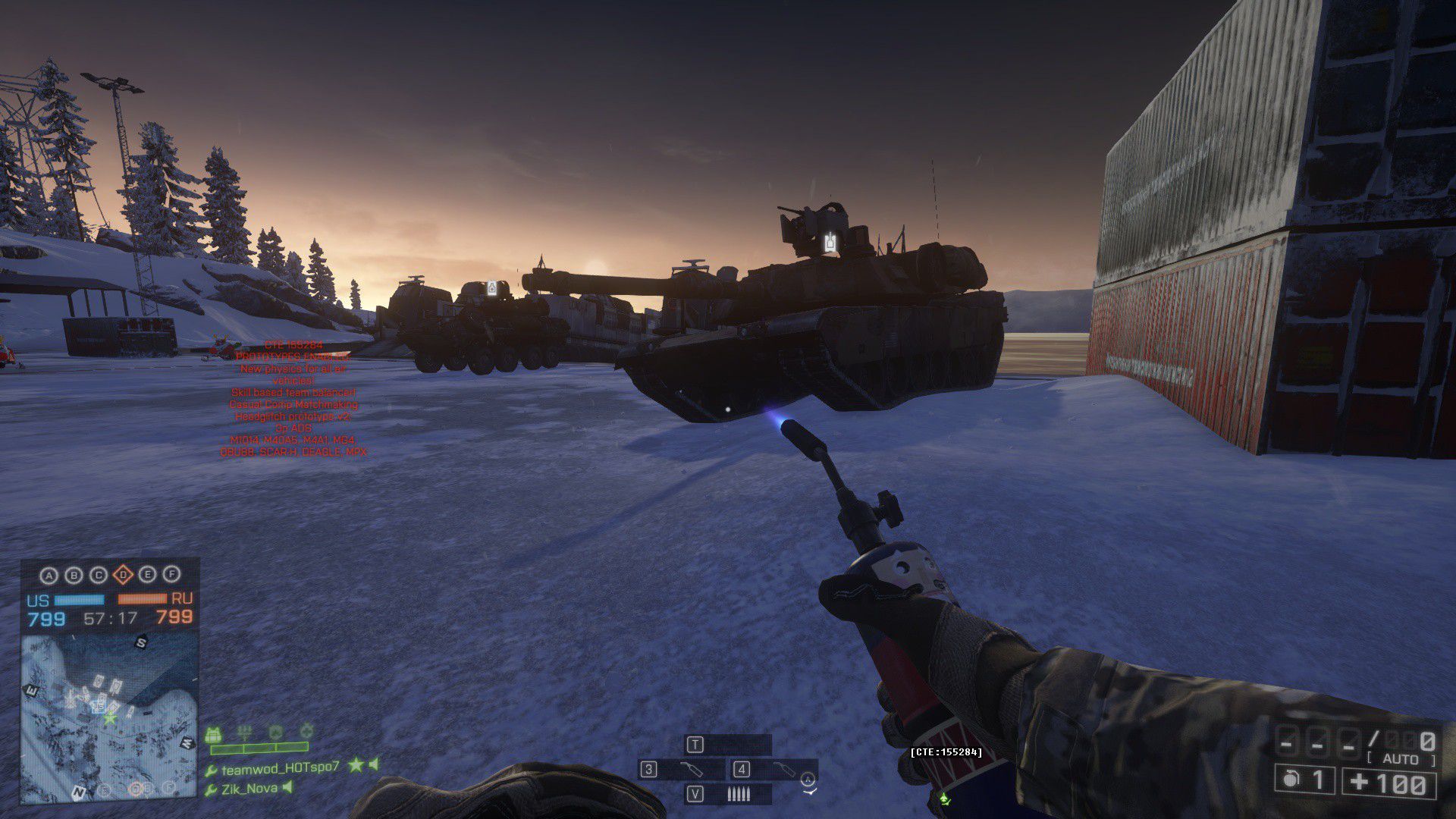Click the lit armor vest squad perk
Screen dimensions: 1456x819
click(213, 735)
